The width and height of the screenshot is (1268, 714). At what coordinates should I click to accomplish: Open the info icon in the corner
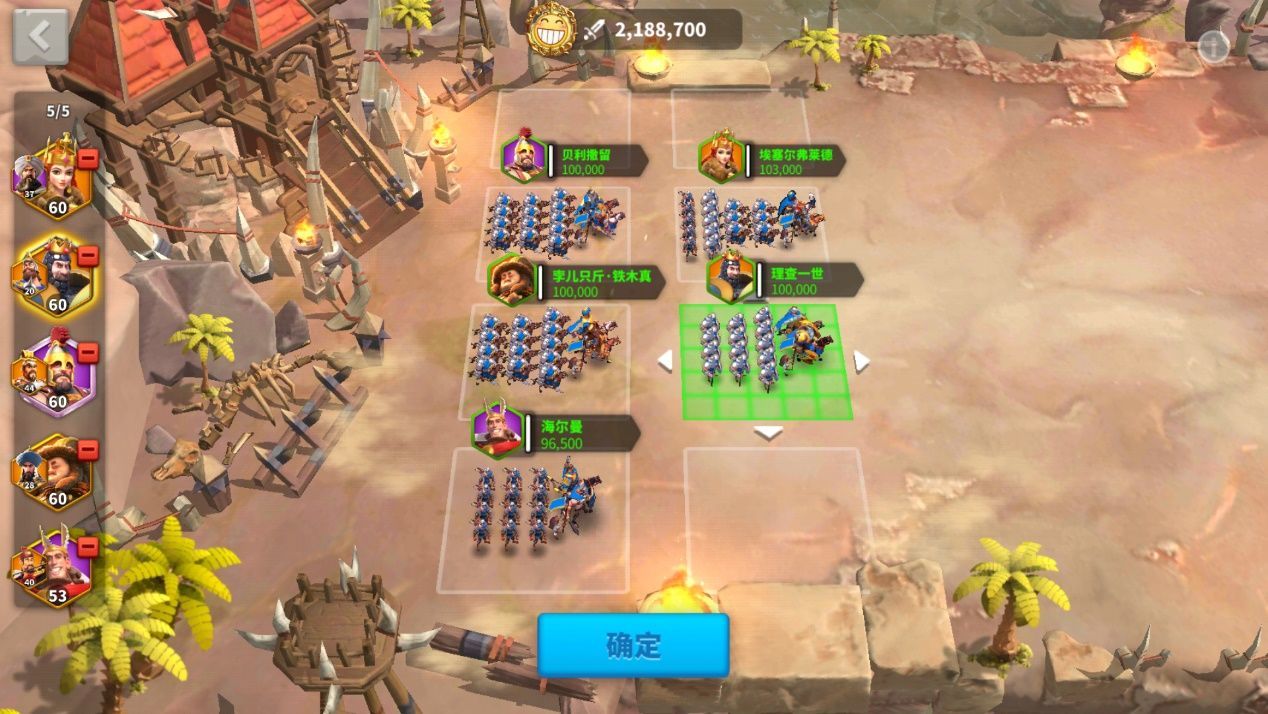[1213, 47]
